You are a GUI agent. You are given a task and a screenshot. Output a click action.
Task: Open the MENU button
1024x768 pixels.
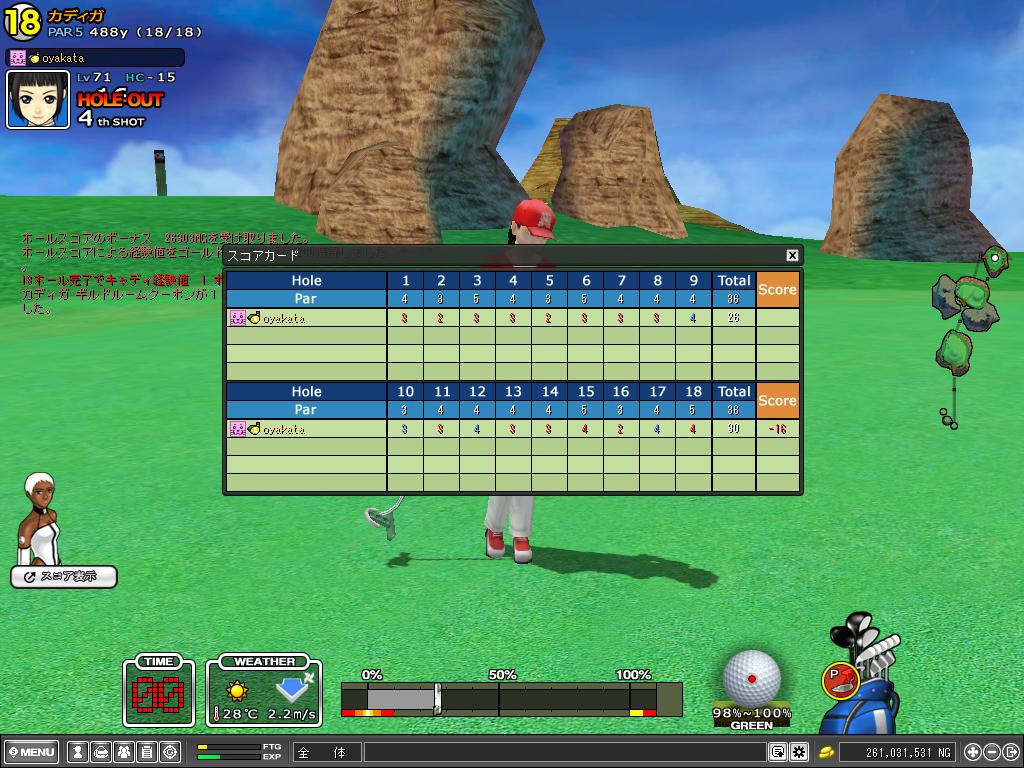[x=32, y=752]
